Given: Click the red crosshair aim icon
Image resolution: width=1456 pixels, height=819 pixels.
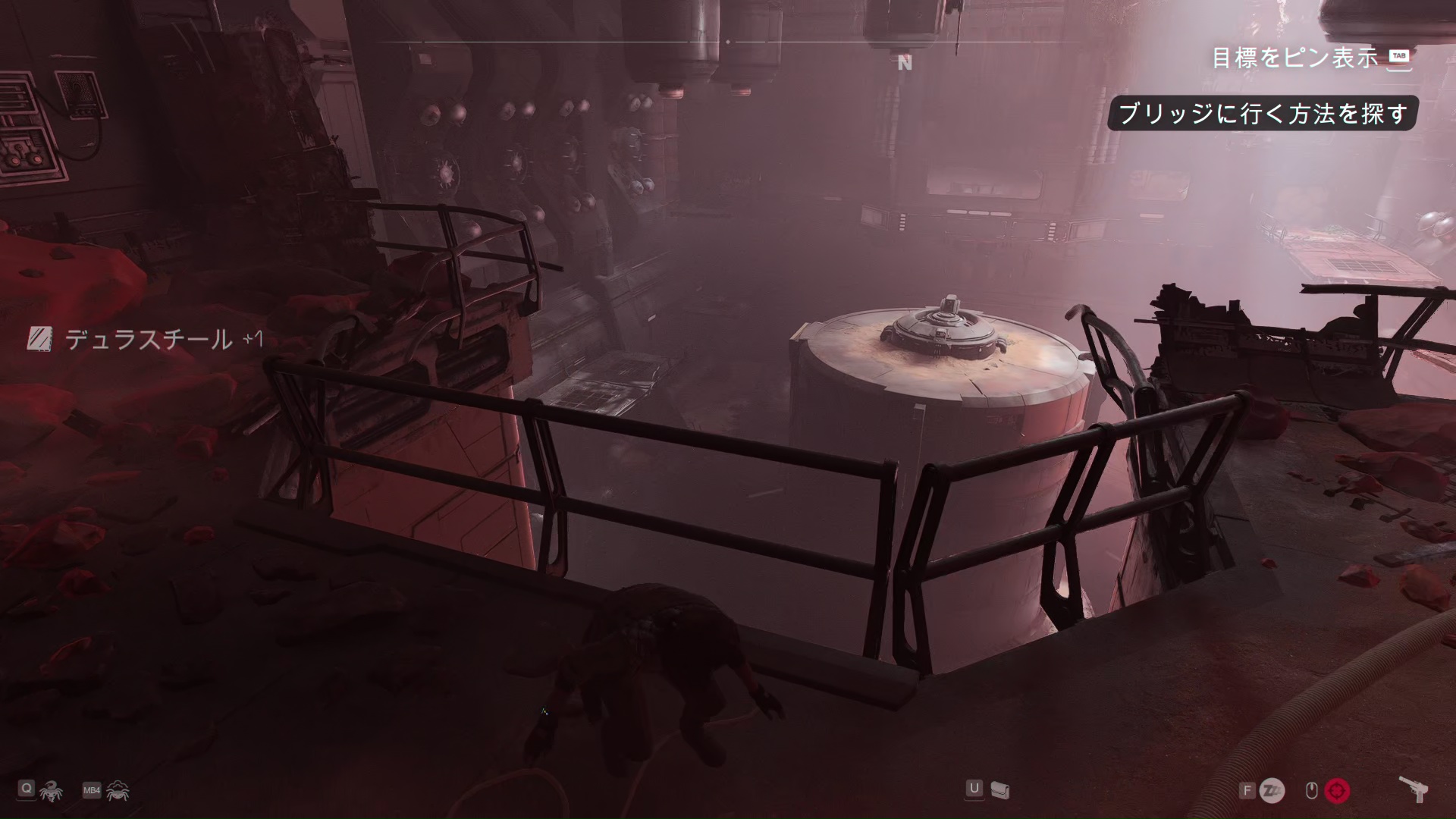Looking at the screenshot, I should 1337,791.
